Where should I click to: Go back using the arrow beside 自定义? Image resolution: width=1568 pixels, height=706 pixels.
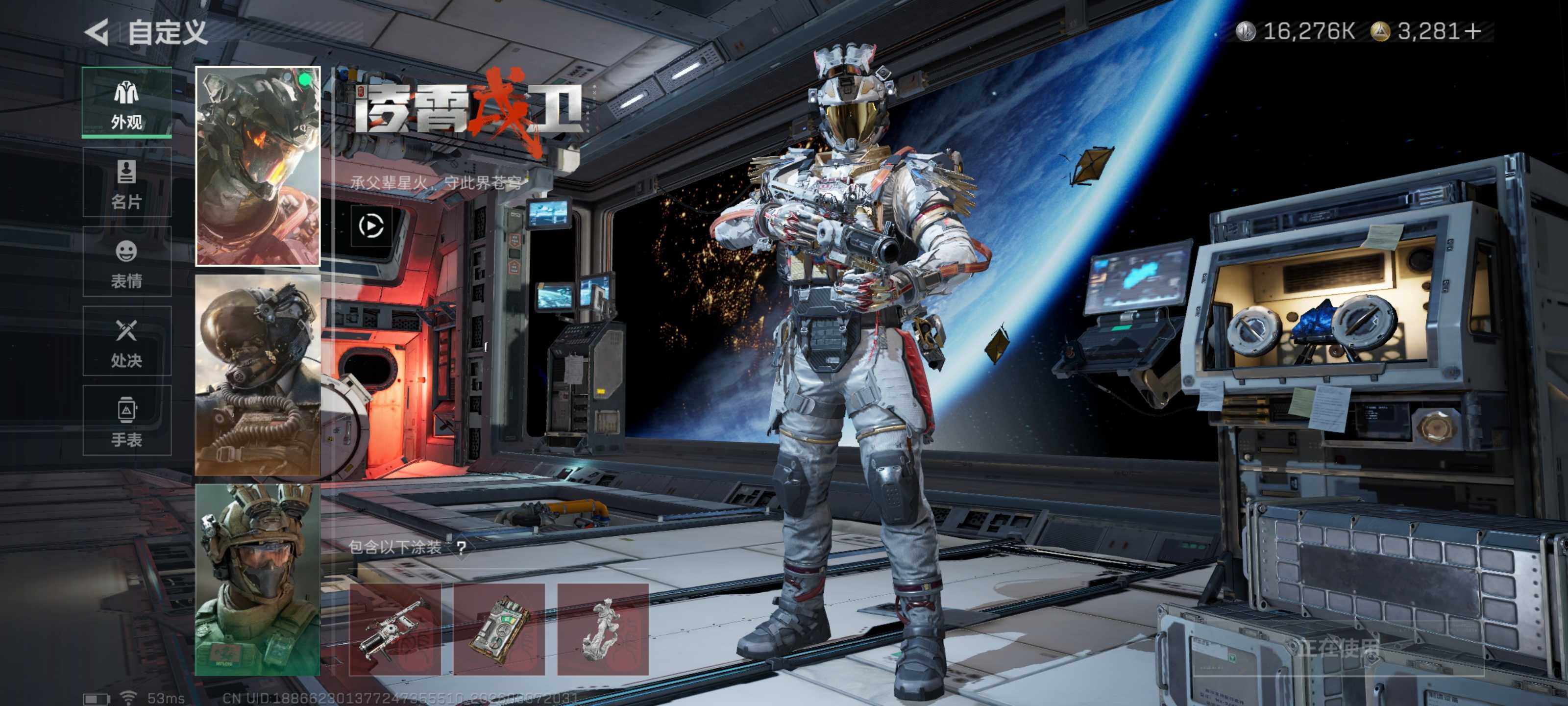[x=98, y=32]
